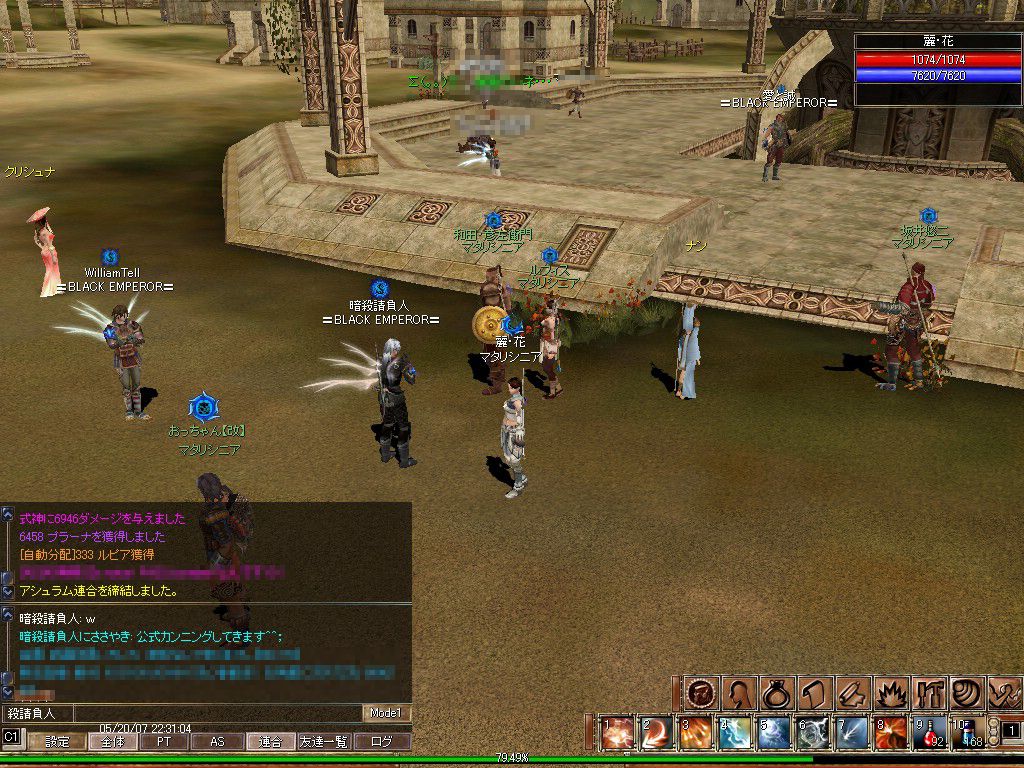The image size is (1024, 768).
Task: Open the inventory pouch icon
Action: click(778, 693)
